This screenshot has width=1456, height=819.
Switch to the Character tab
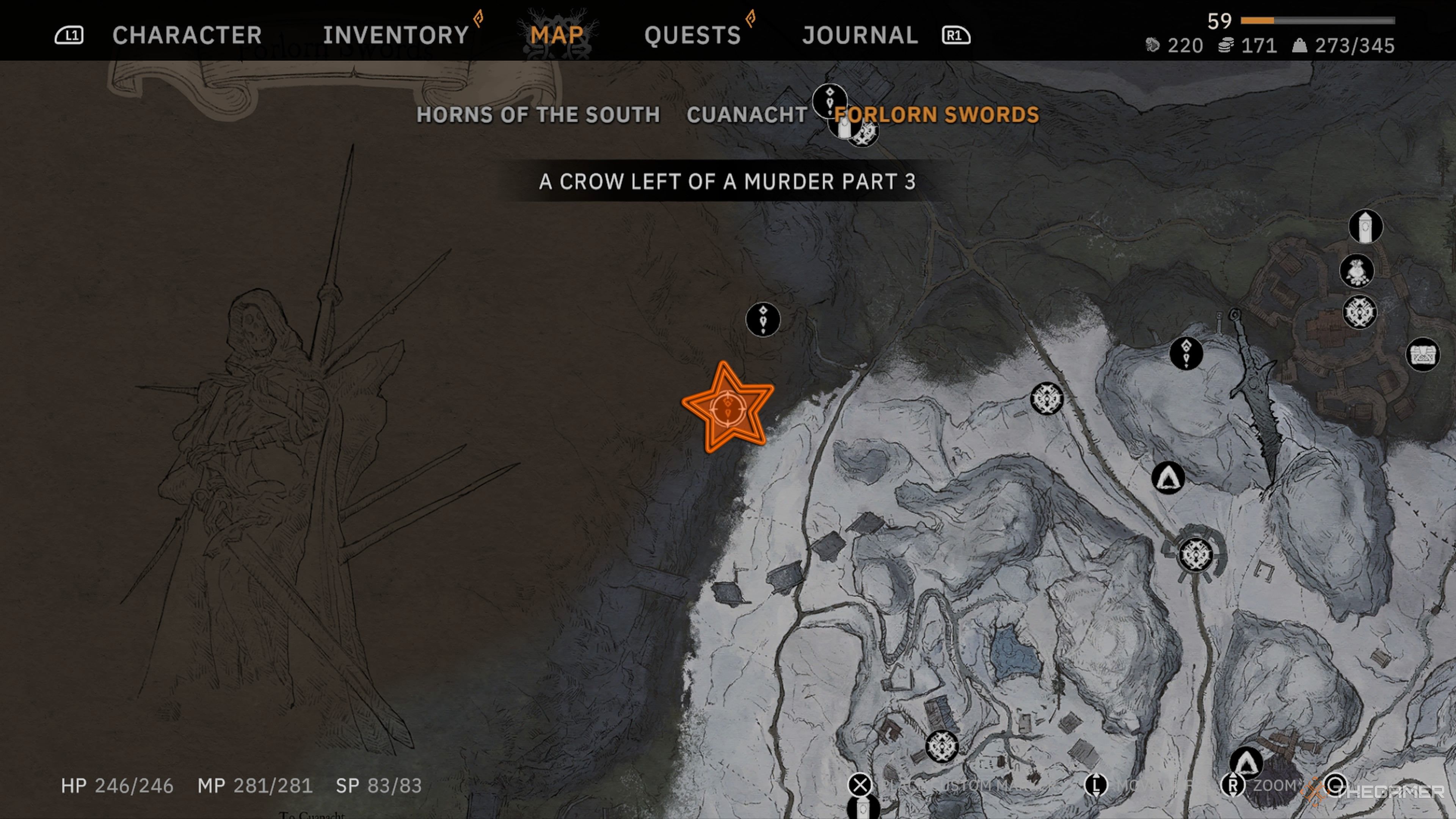187,35
